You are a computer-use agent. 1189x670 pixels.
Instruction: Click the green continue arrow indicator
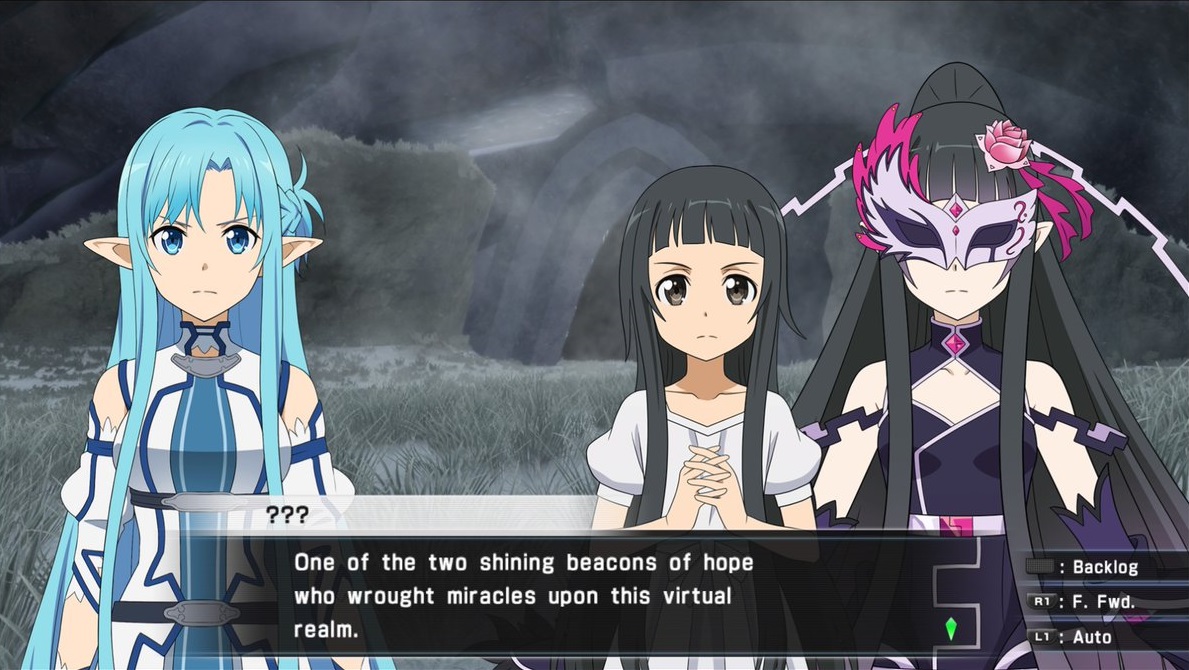pos(951,629)
